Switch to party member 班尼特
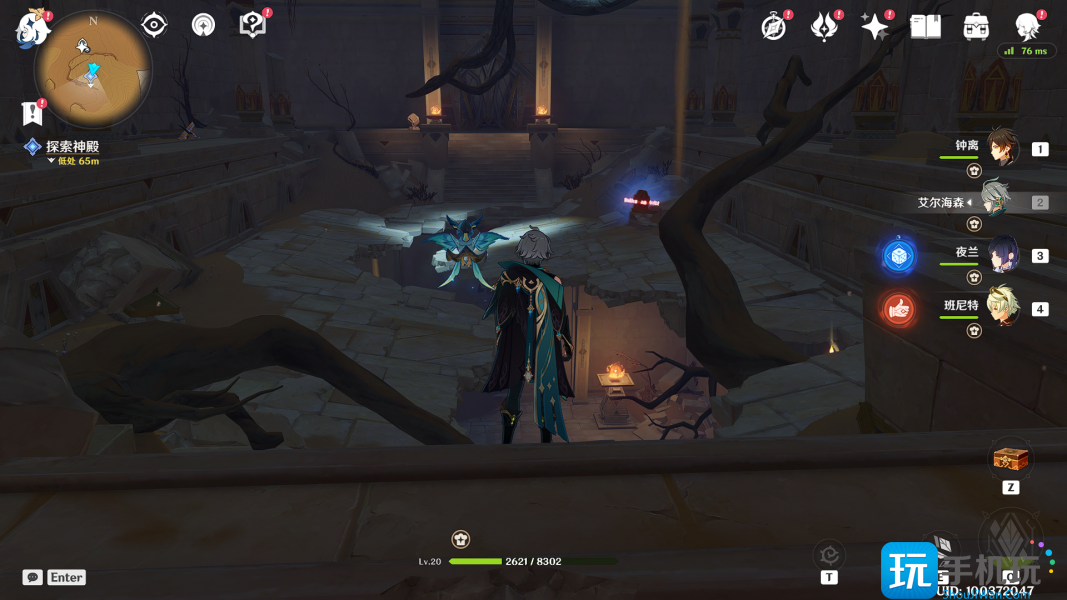 click(1003, 307)
